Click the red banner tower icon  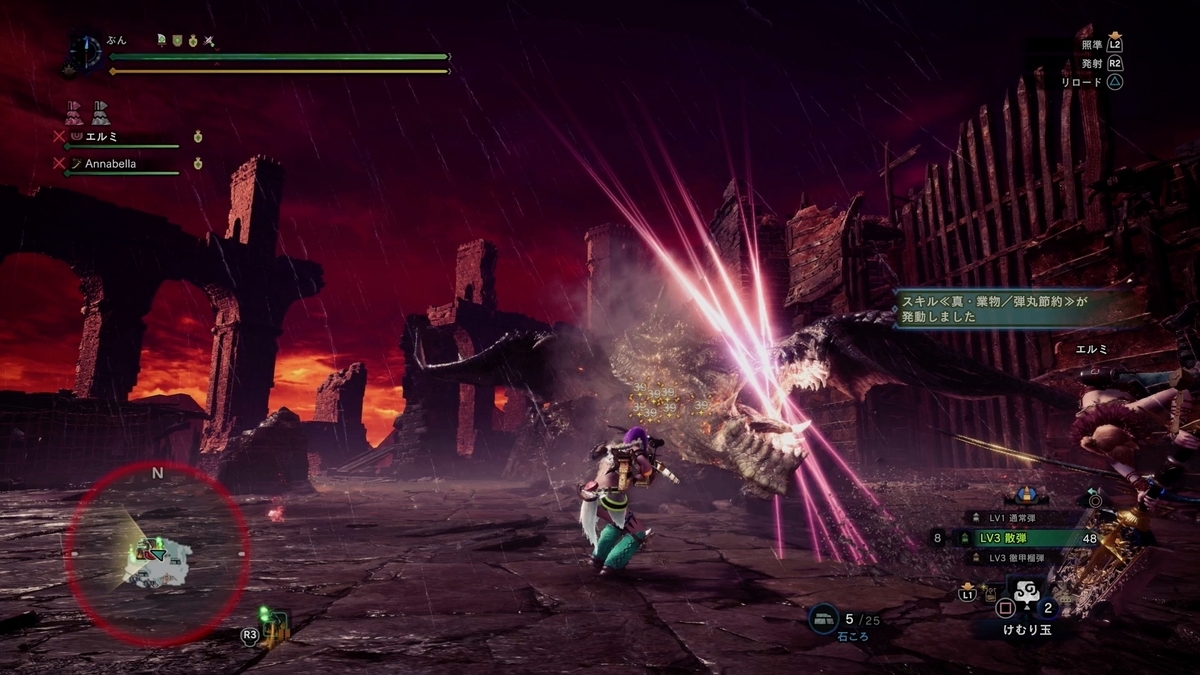click(x=74, y=111)
